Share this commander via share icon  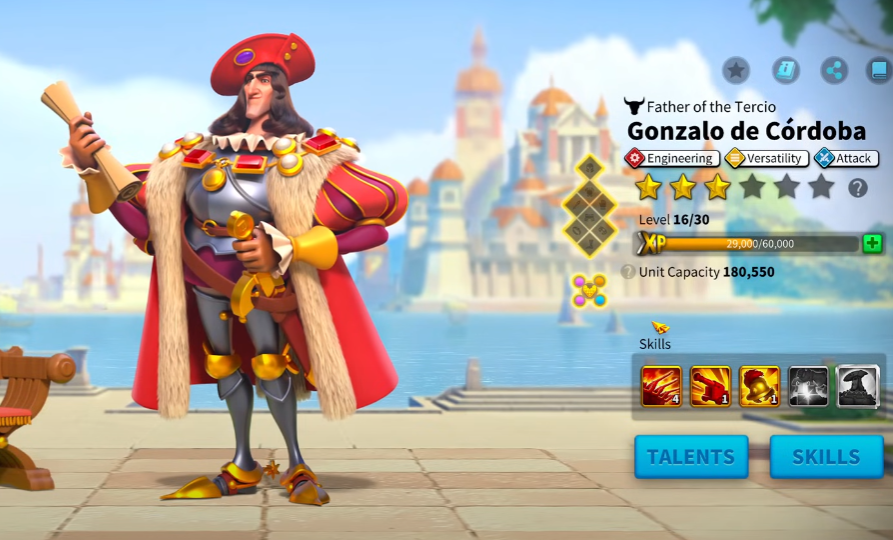[834, 70]
